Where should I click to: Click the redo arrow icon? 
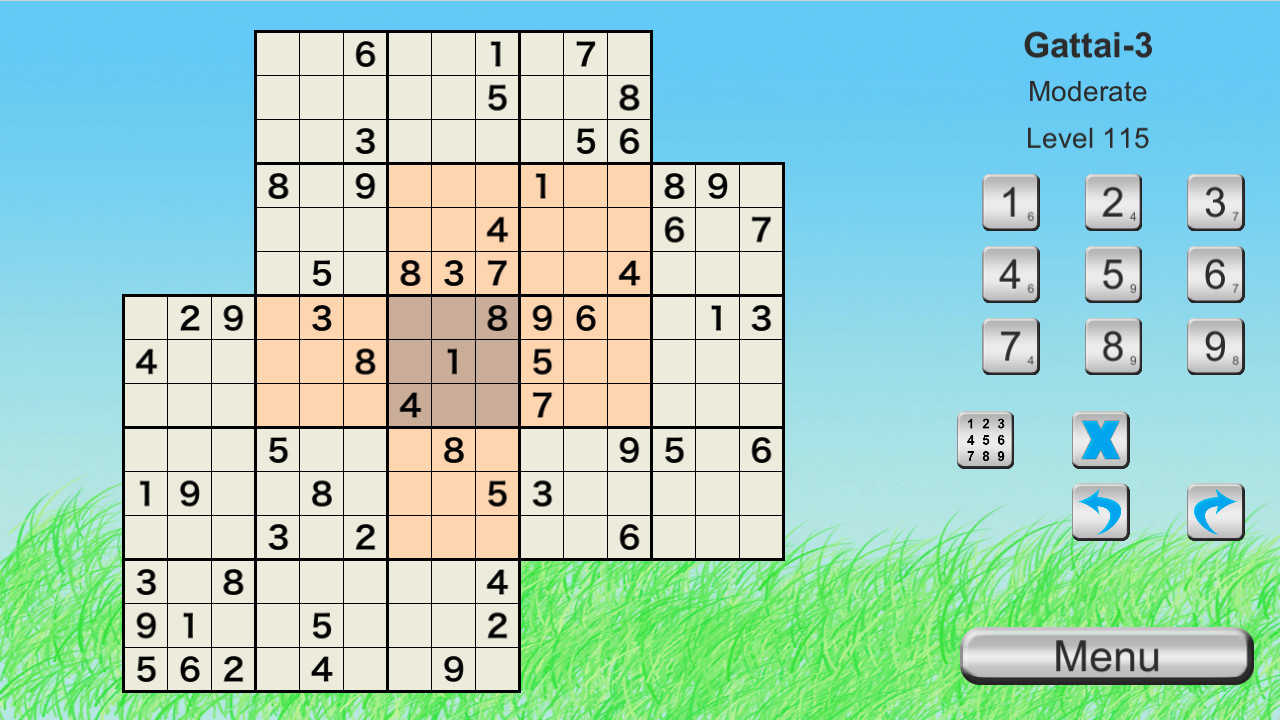1215,513
